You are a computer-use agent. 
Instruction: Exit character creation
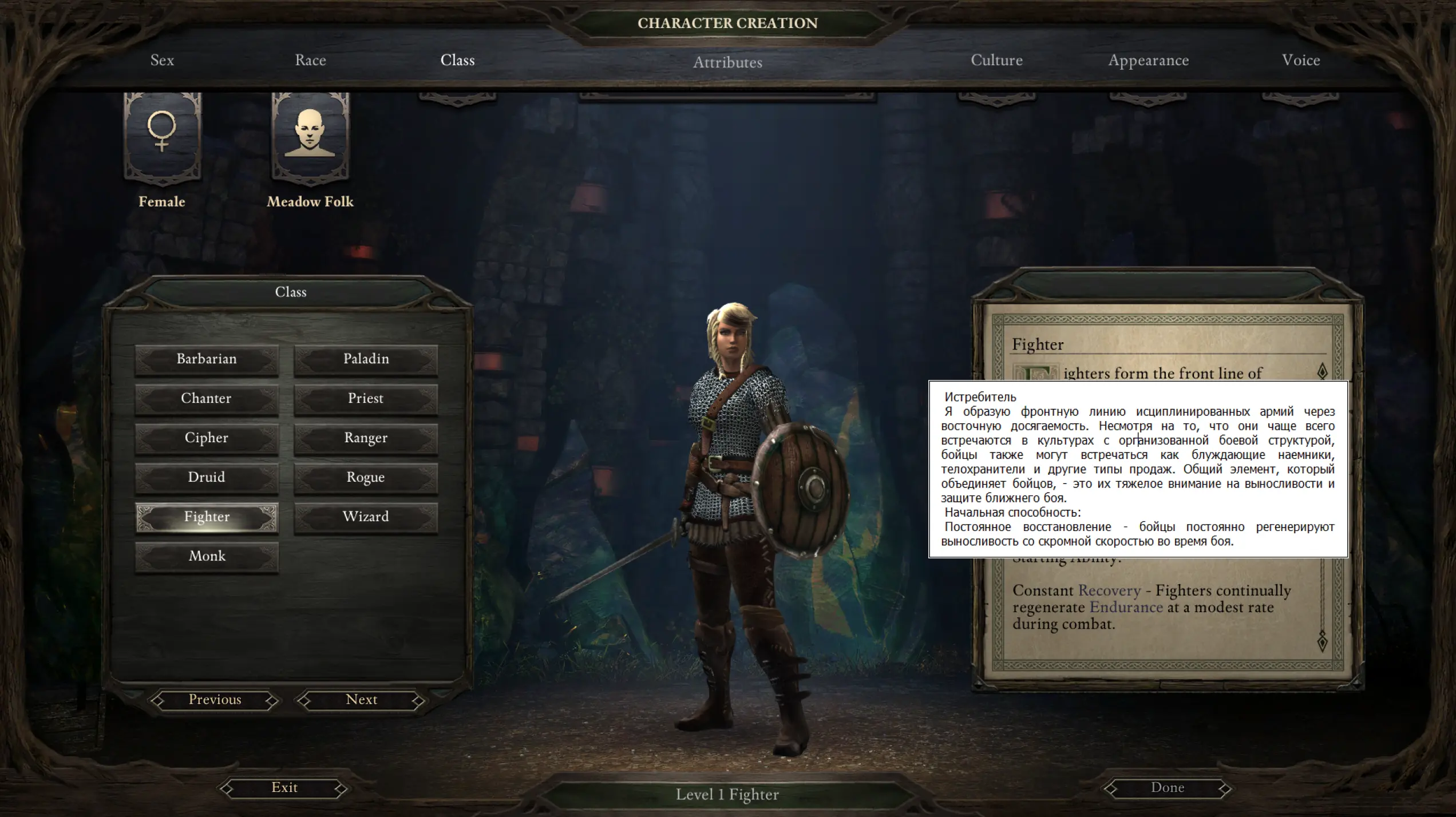pyautogui.click(x=284, y=788)
